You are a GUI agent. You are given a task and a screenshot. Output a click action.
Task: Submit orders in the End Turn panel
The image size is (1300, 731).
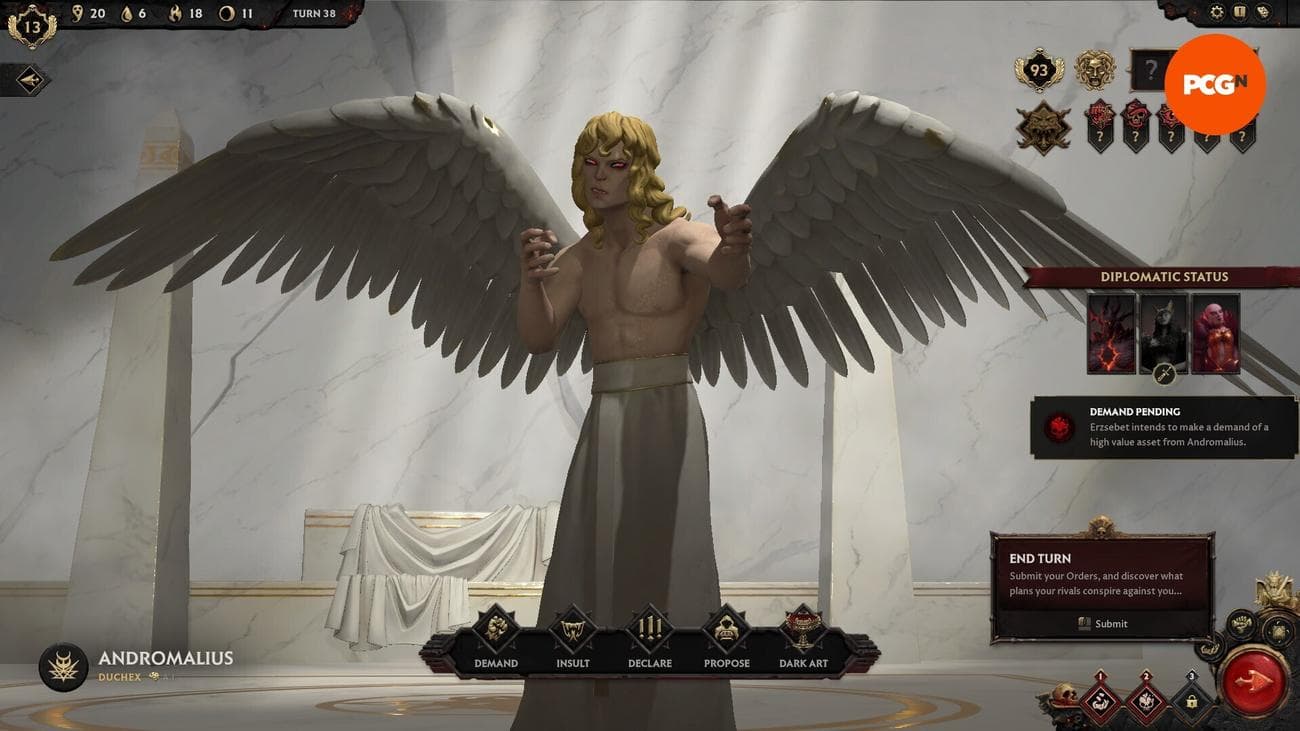coord(1102,623)
